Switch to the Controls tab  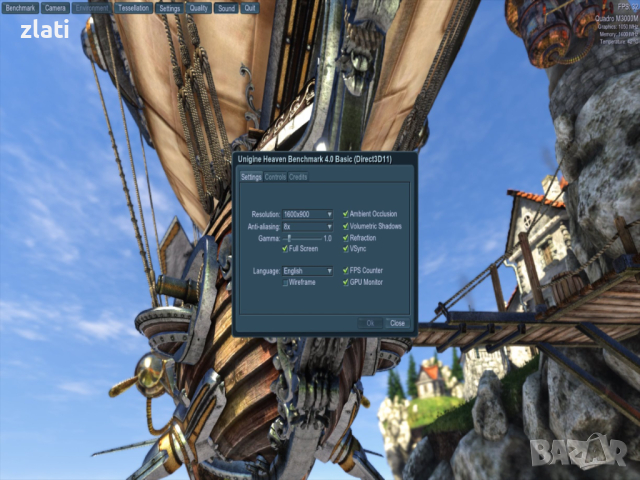[275, 177]
